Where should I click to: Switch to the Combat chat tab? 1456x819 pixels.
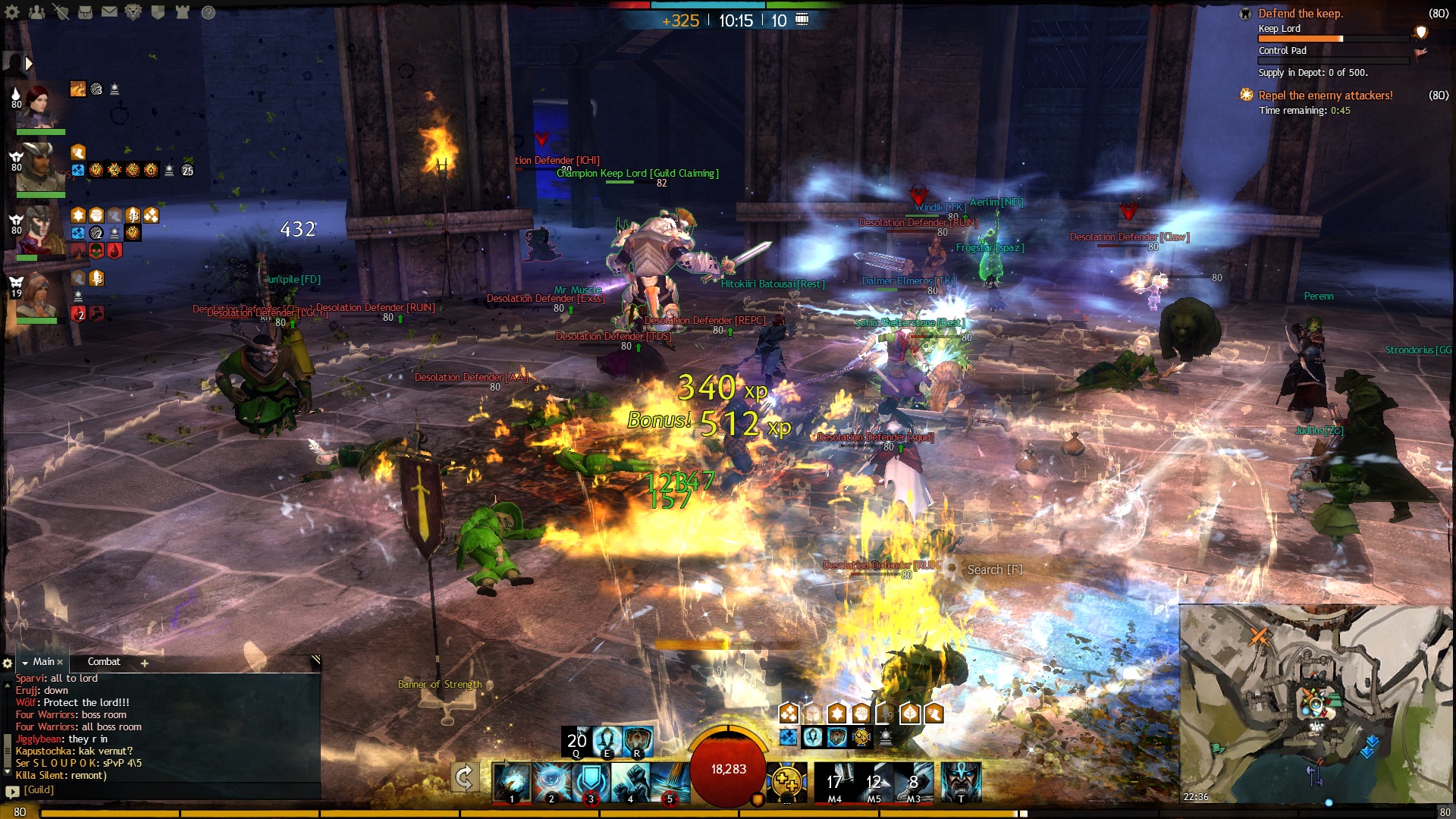click(104, 662)
